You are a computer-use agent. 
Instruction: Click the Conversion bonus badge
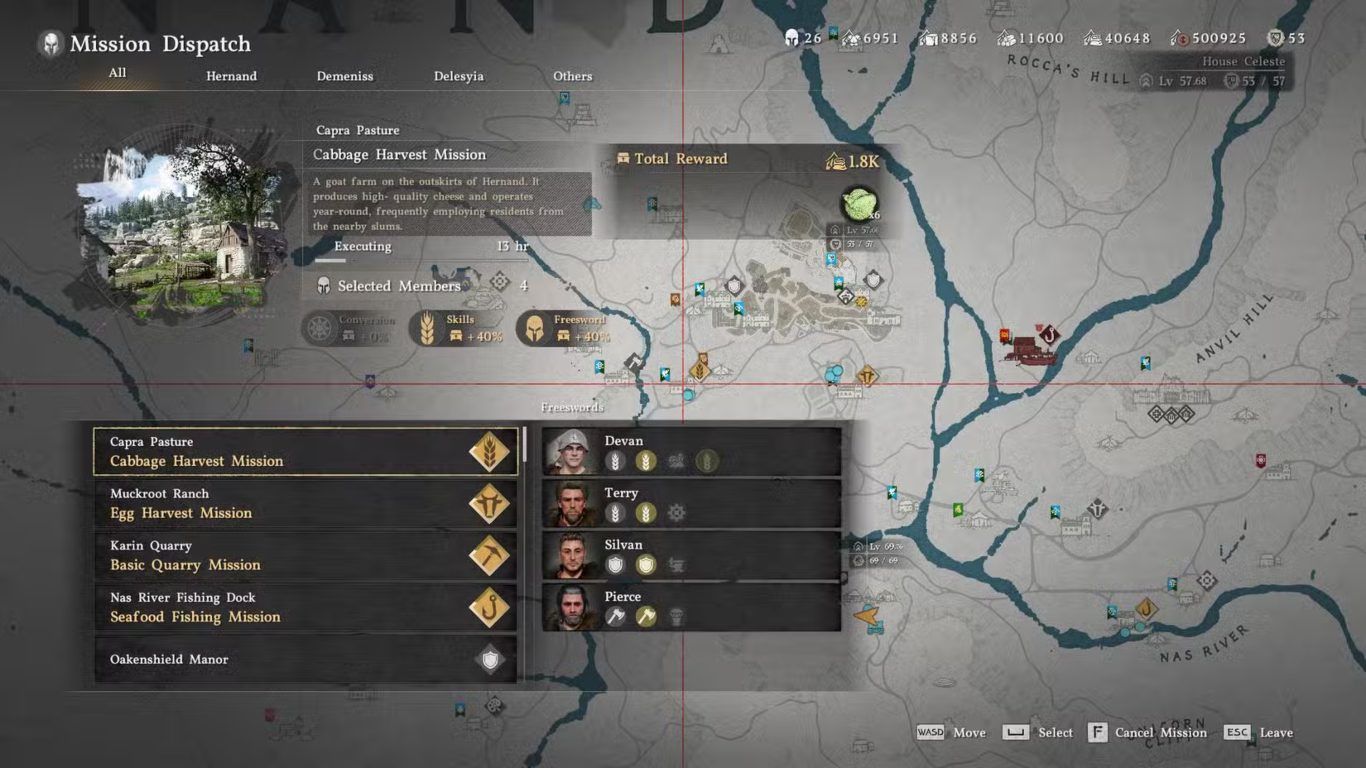(350, 328)
